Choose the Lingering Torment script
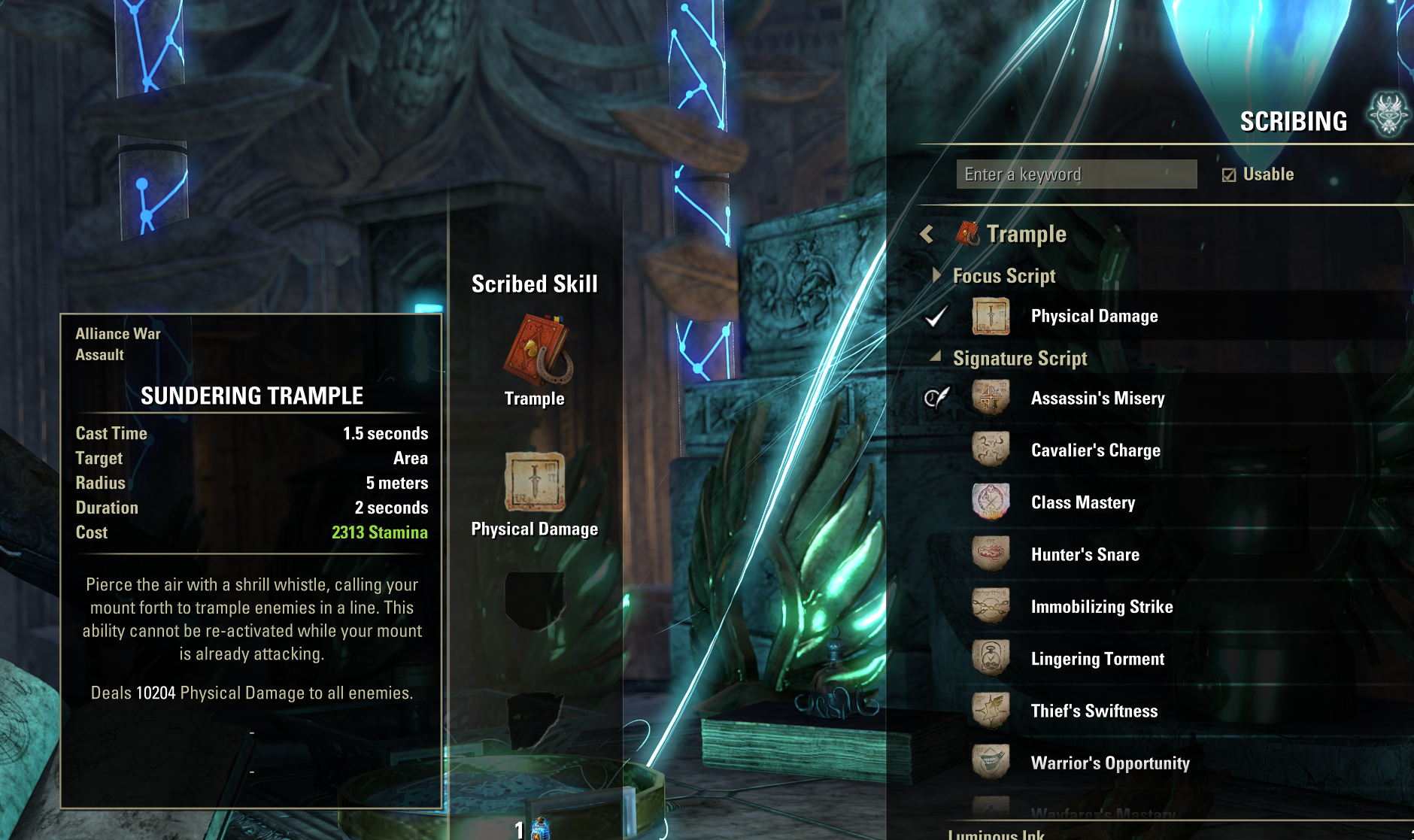Viewport: 1414px width, 840px height. (x=1097, y=660)
